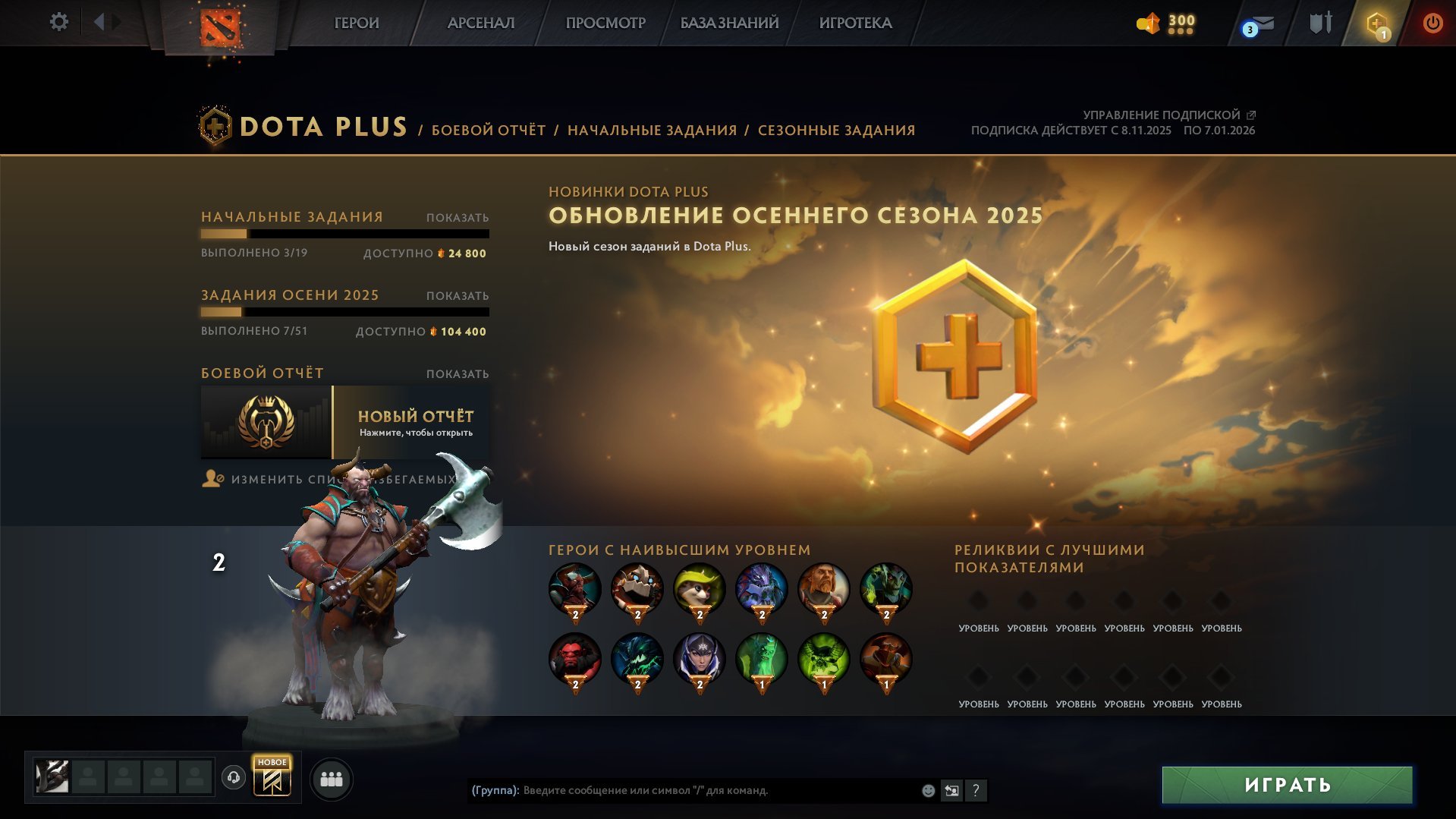Click the emoticon smiley in chat bar
Screen dimensions: 1456x819
[927, 791]
